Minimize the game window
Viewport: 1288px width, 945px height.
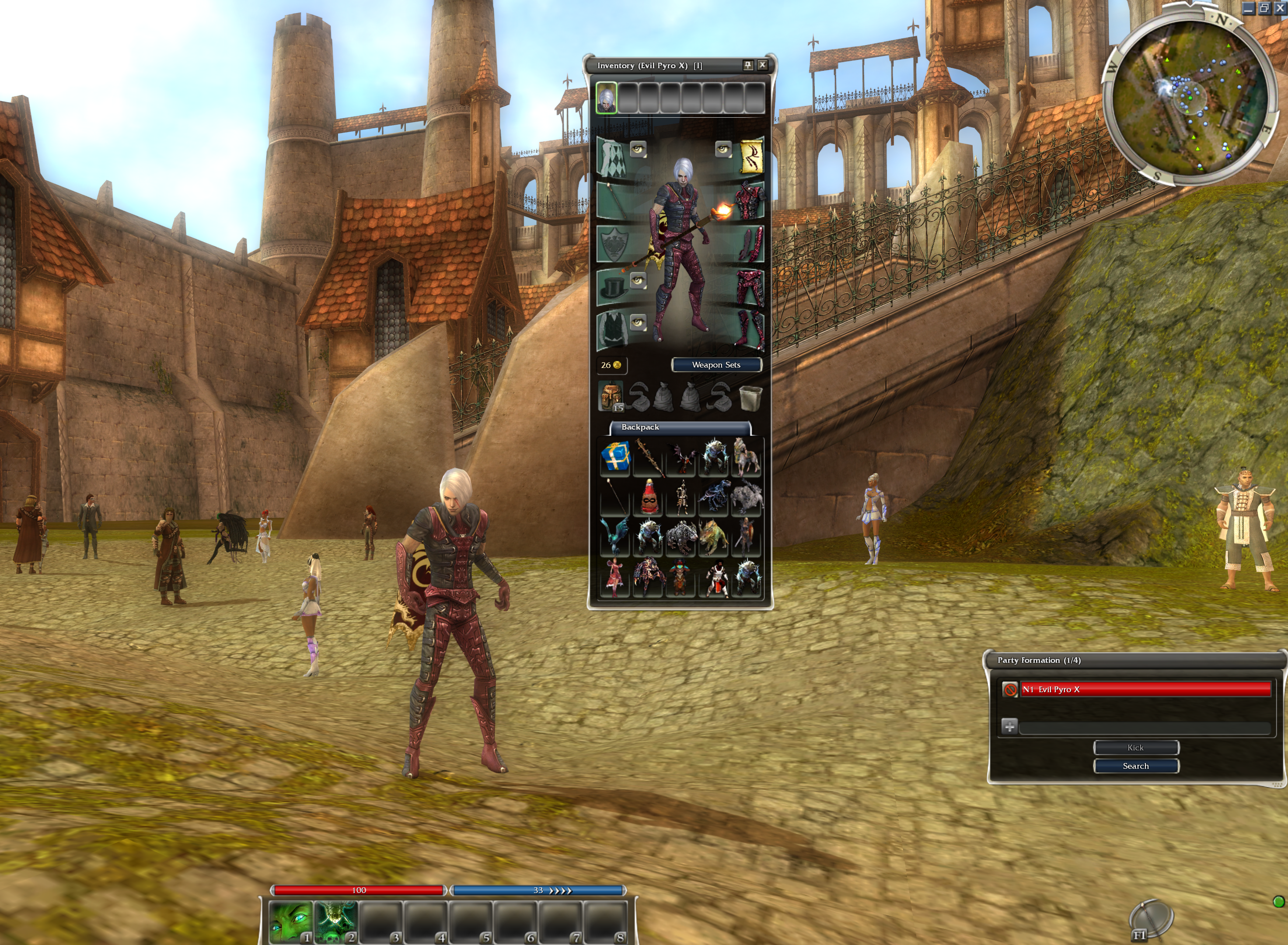tap(1249, 9)
